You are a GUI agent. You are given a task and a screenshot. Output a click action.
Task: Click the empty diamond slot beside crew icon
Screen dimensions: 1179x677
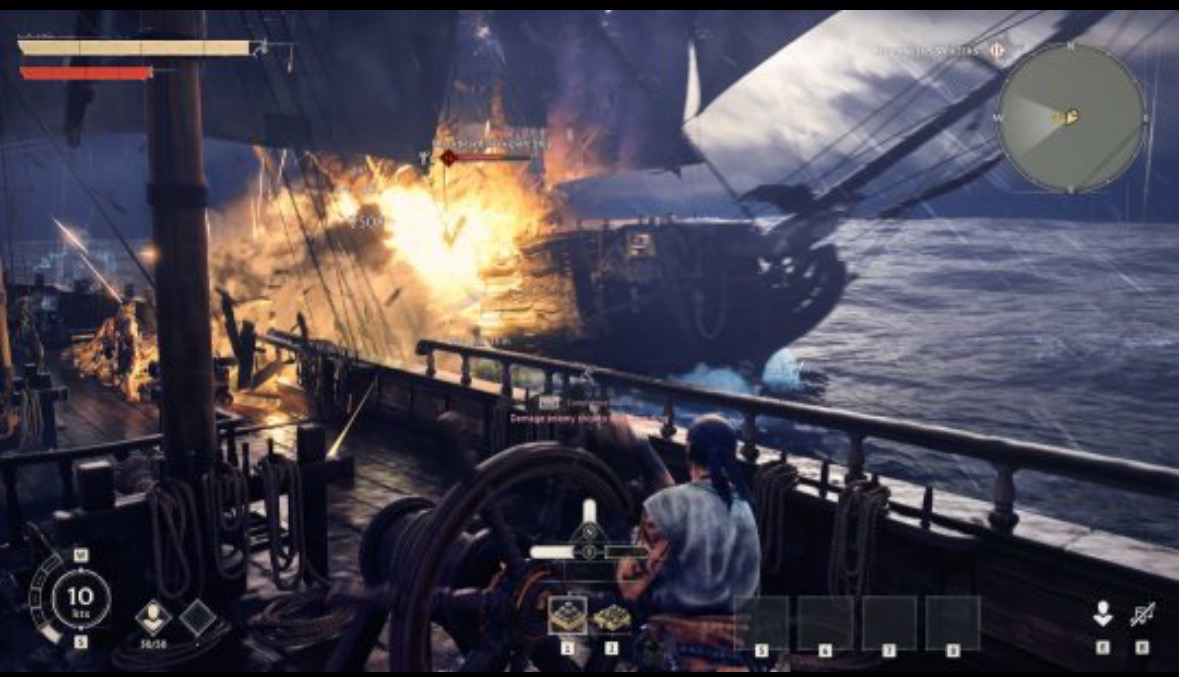(196, 616)
